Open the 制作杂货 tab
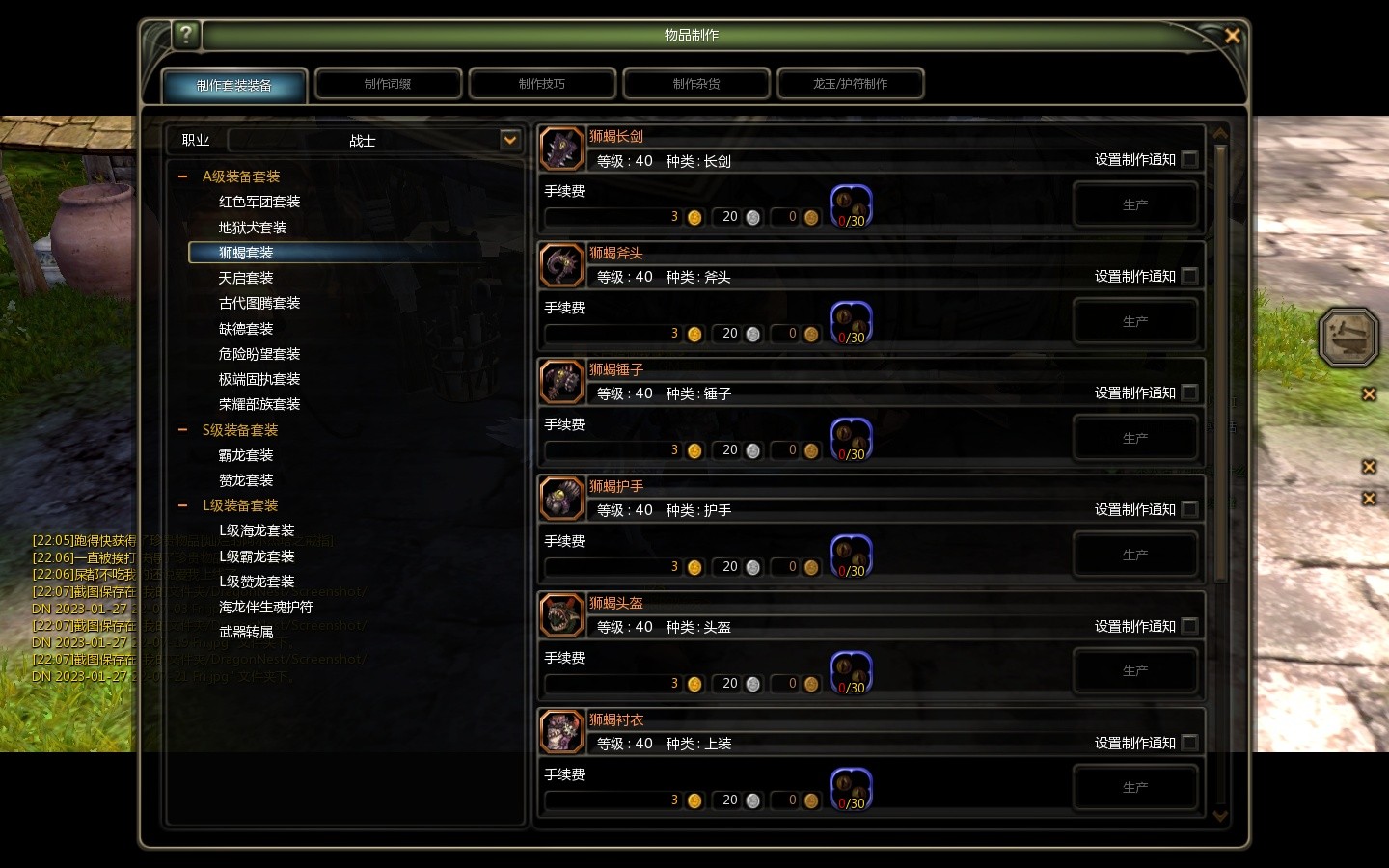This screenshot has width=1389, height=868. click(x=696, y=84)
